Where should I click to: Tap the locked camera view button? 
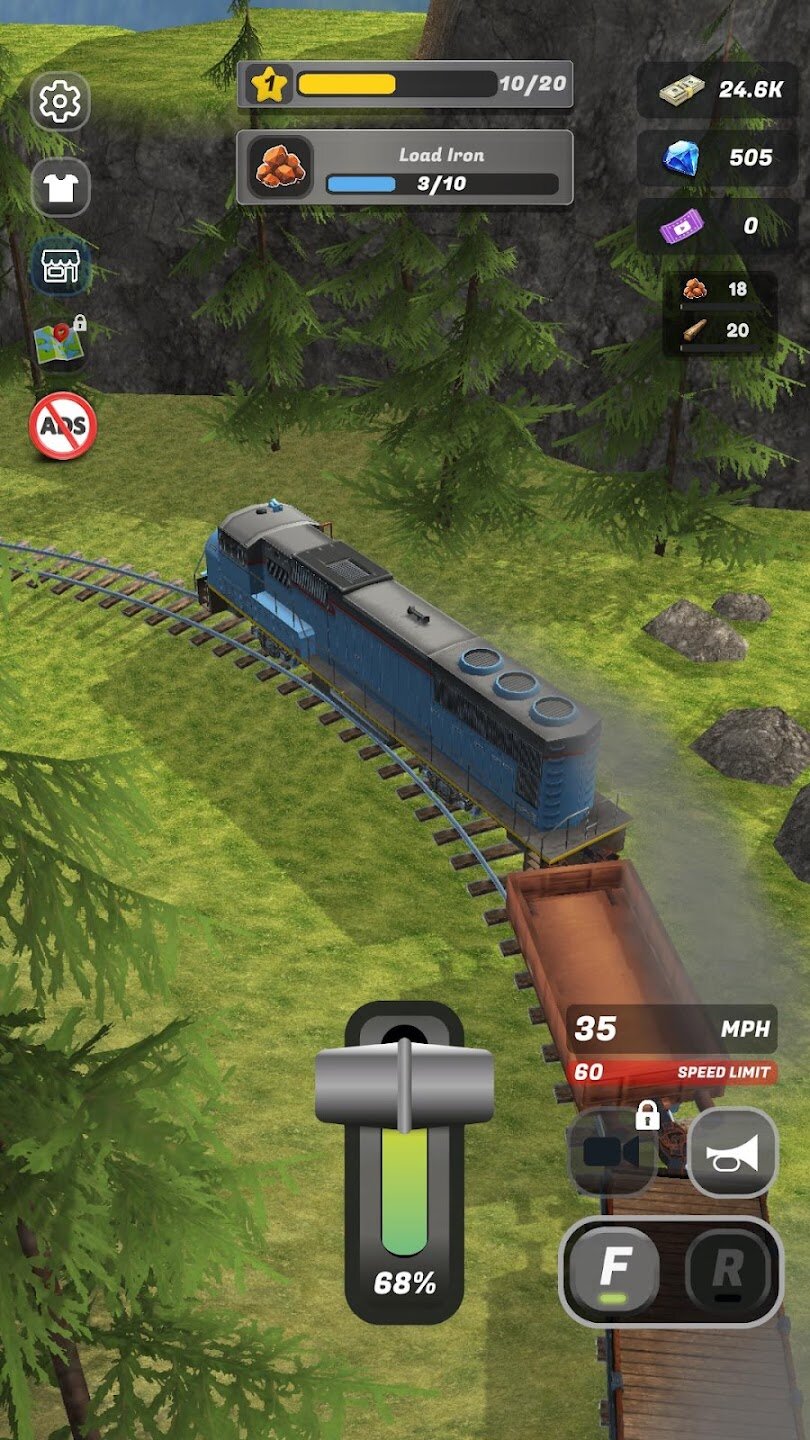point(612,1152)
